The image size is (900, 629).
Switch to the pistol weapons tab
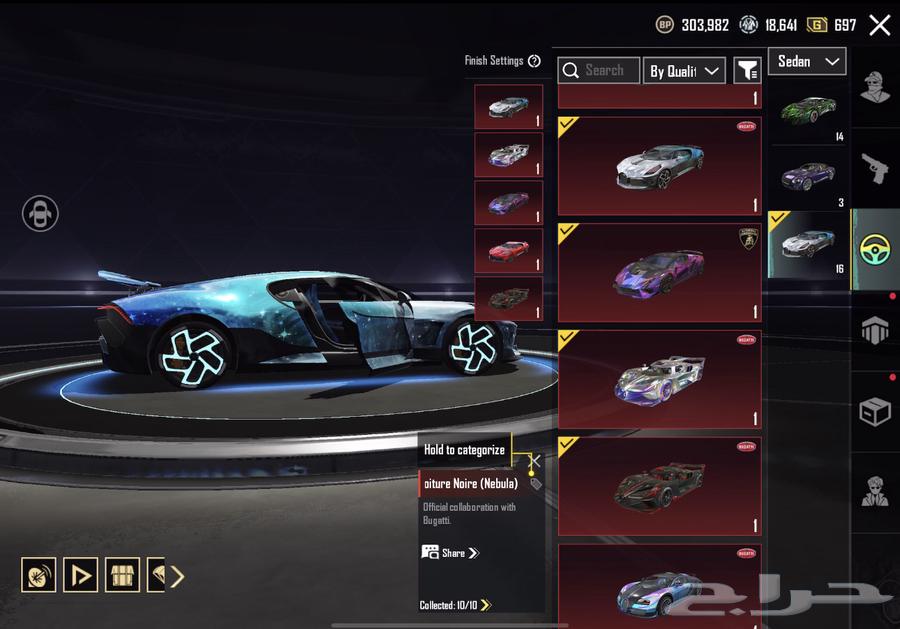click(x=875, y=168)
